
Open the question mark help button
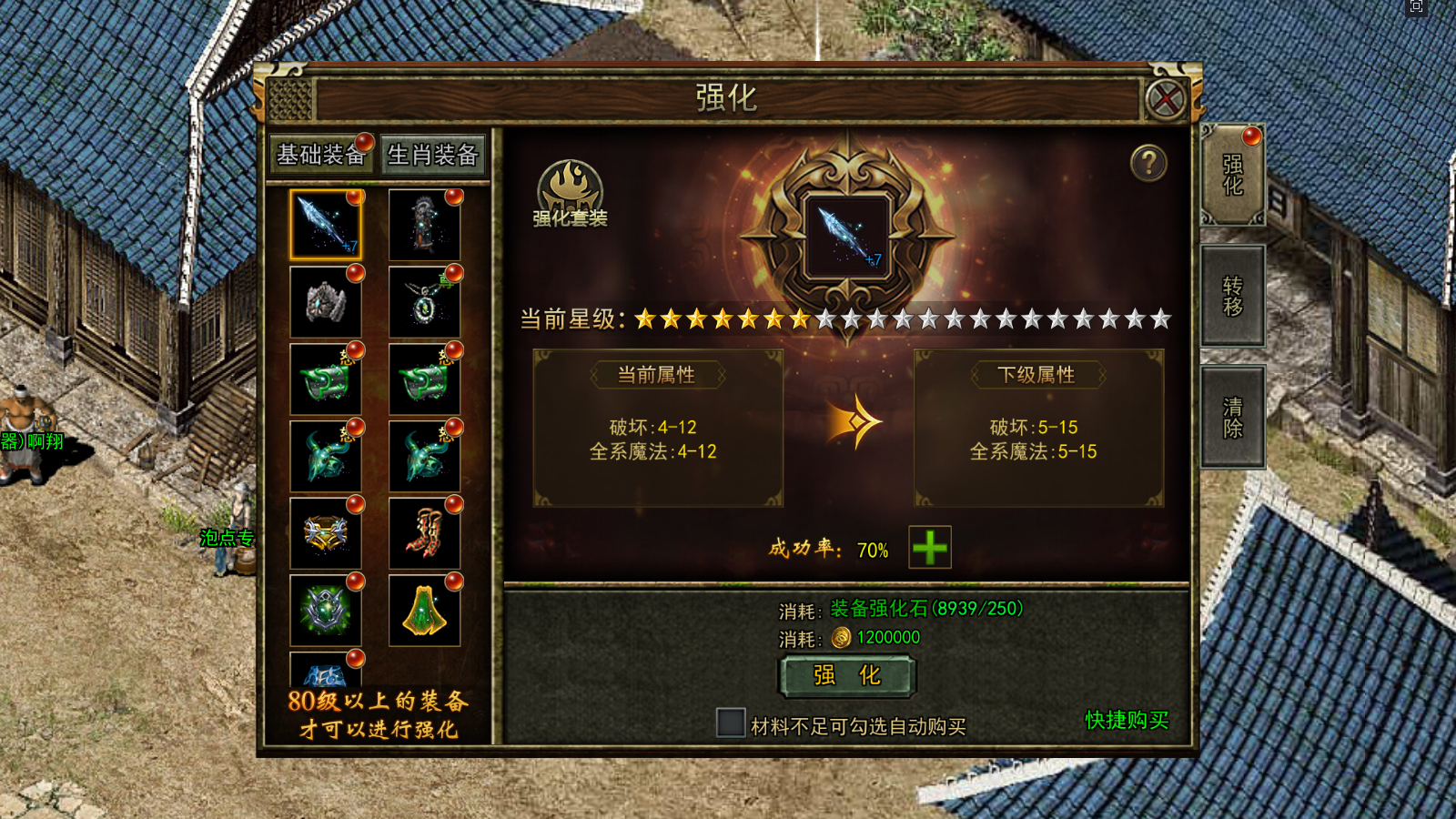point(1148,164)
